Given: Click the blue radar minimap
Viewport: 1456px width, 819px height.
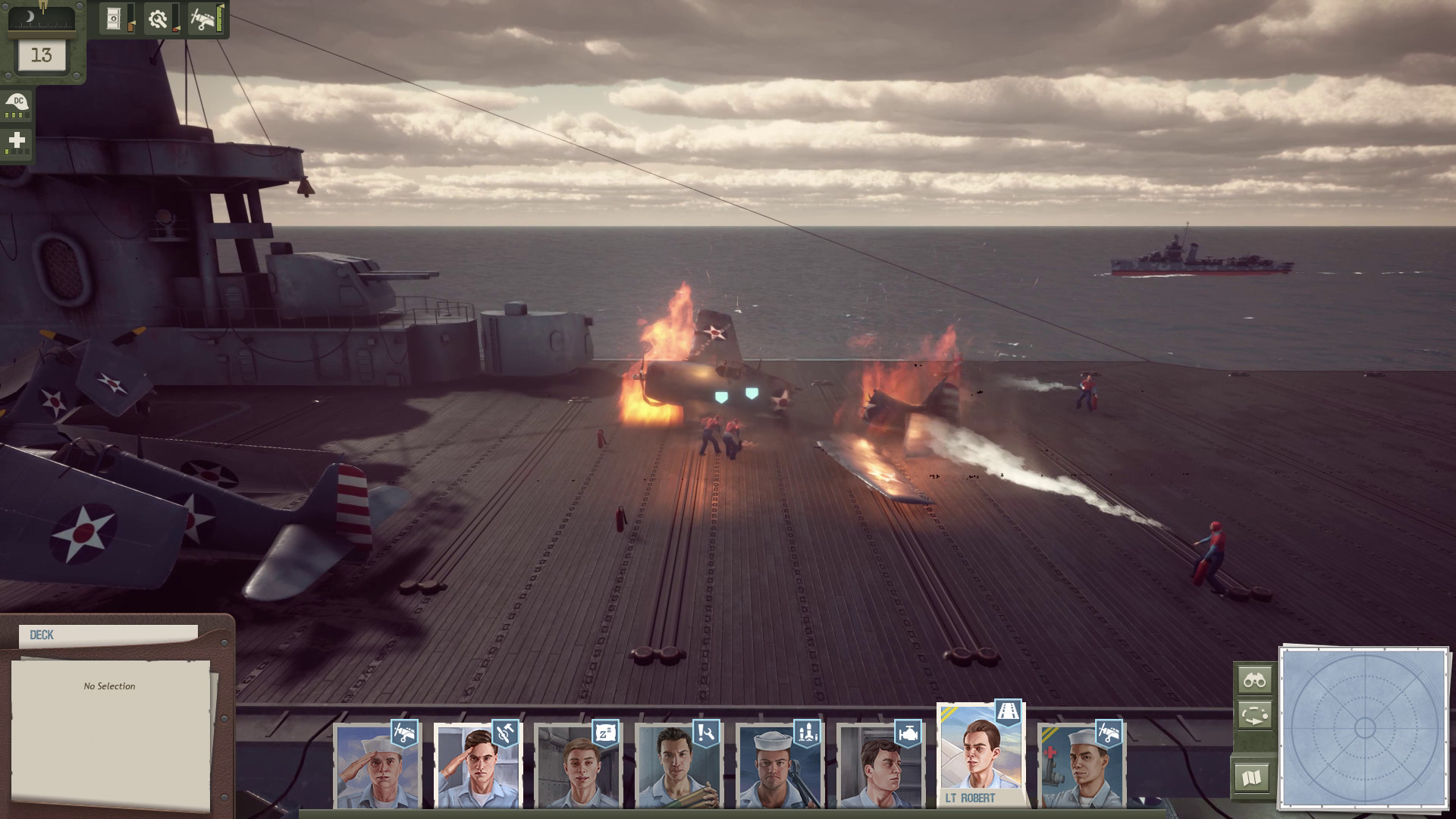Looking at the screenshot, I should point(1364,728).
